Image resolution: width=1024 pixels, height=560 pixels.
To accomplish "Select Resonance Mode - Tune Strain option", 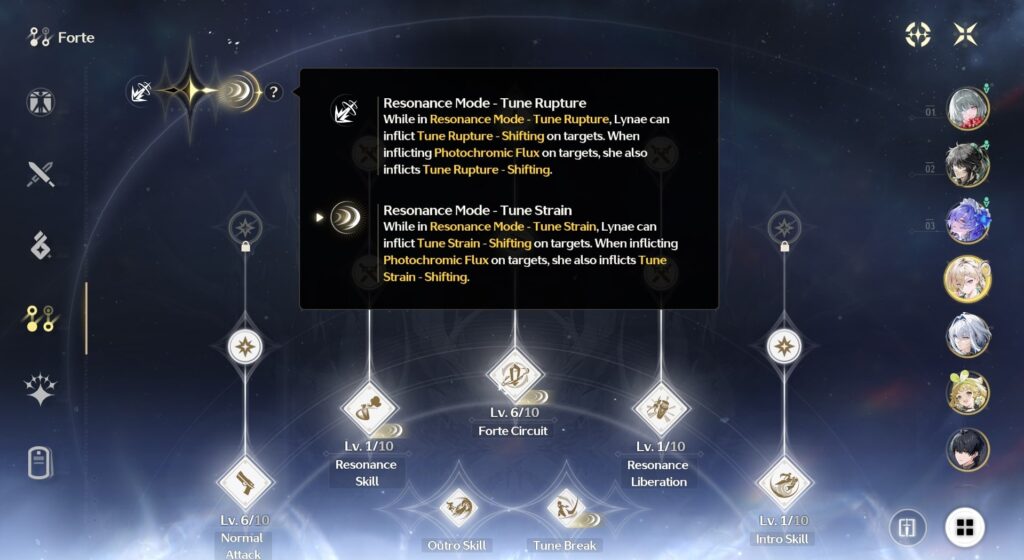I will (346, 217).
